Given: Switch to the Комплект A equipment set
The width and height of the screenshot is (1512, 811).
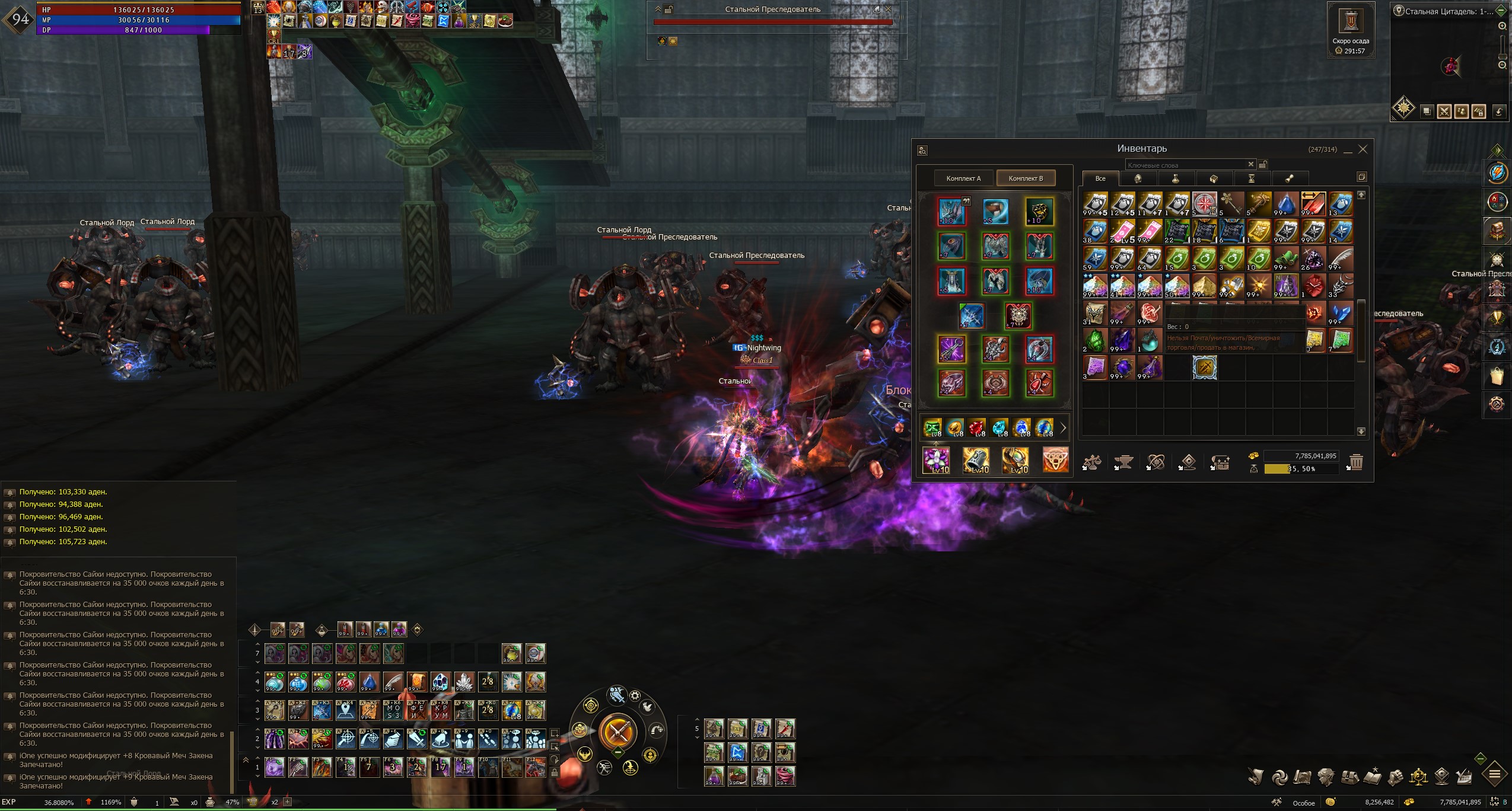Looking at the screenshot, I should [963, 178].
